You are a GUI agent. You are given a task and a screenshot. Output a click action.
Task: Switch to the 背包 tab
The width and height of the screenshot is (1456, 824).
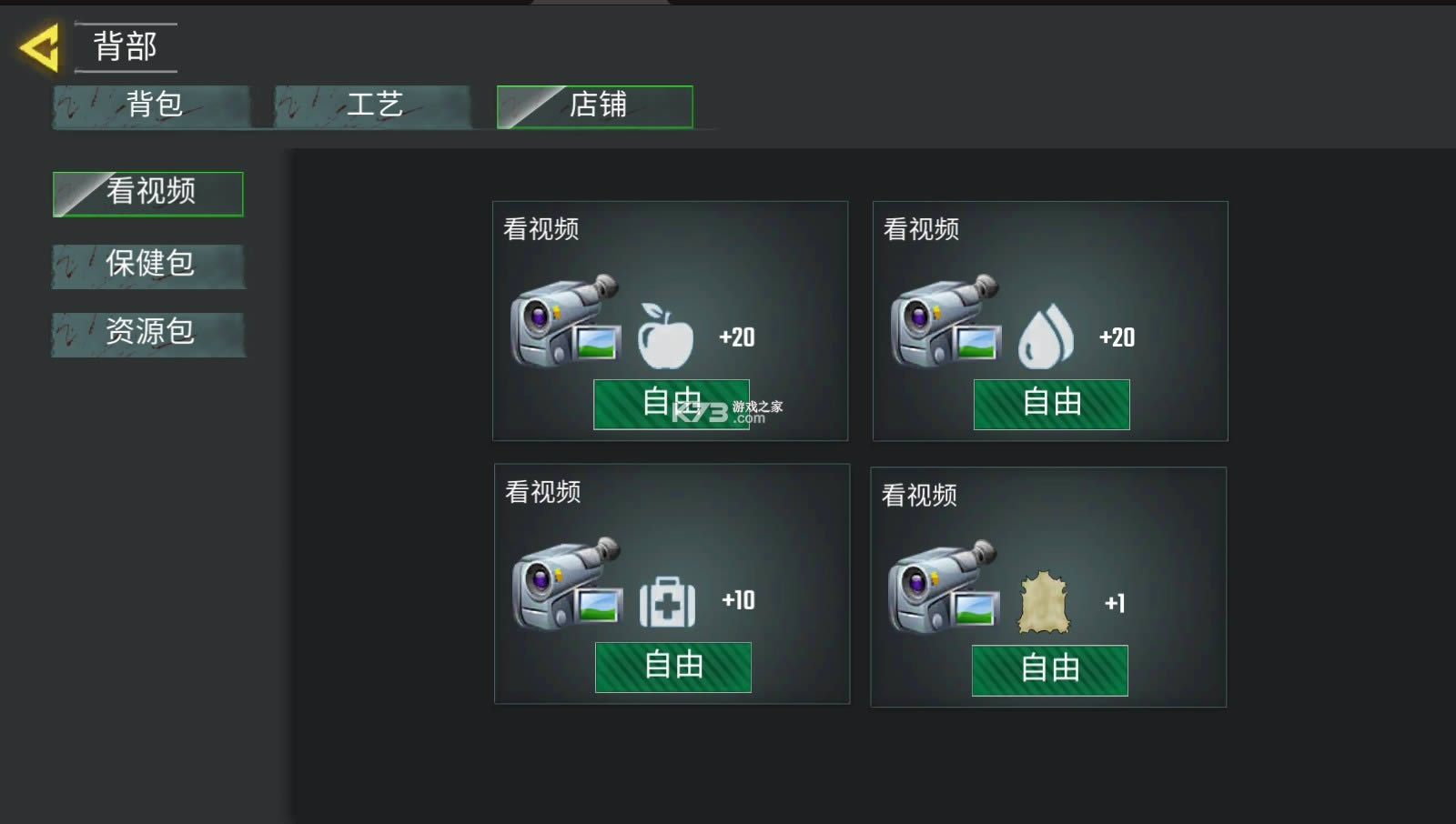point(150,106)
